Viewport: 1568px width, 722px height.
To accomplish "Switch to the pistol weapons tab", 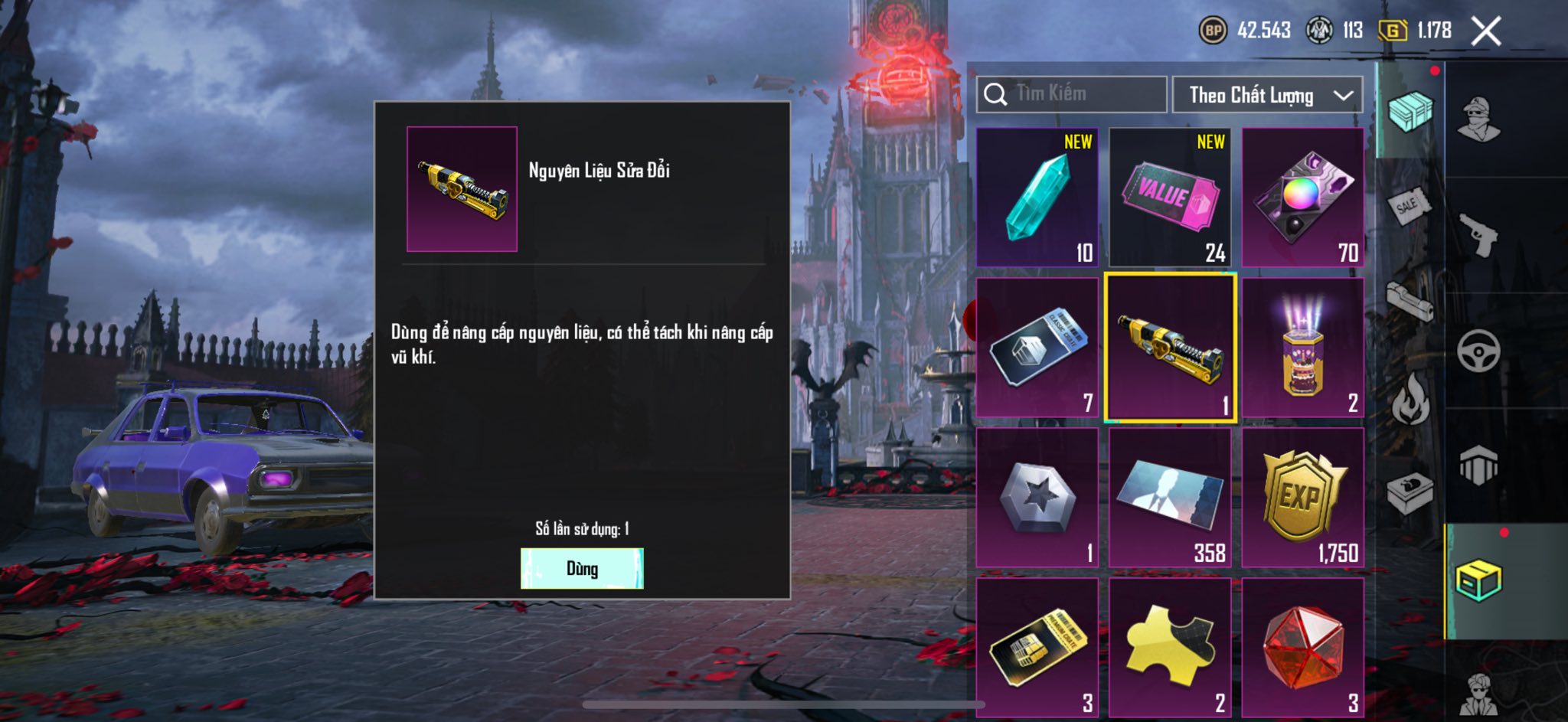I will click(x=1479, y=235).
